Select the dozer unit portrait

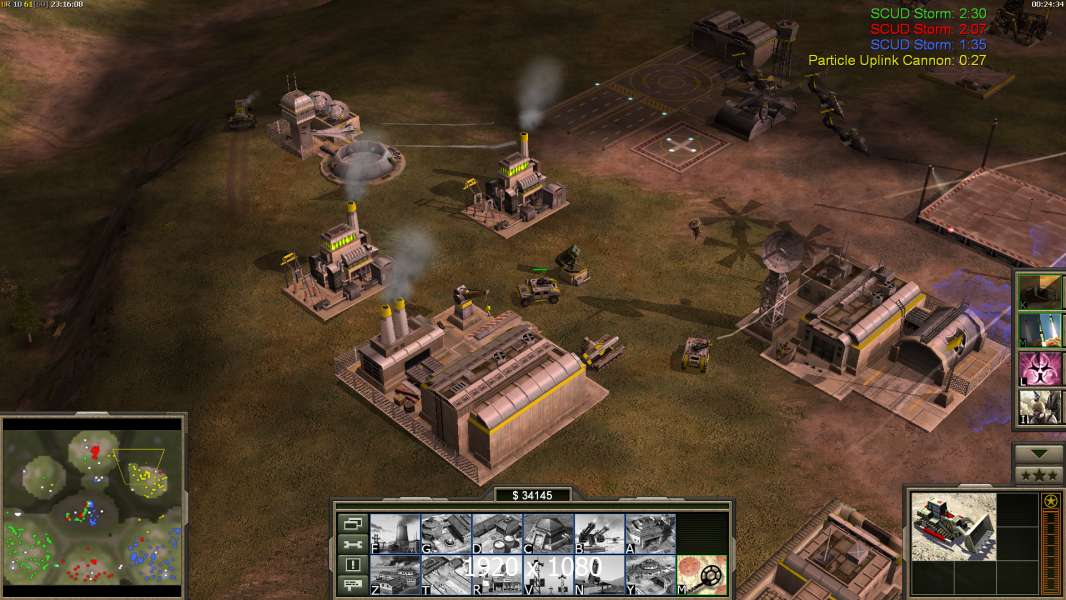[953, 527]
